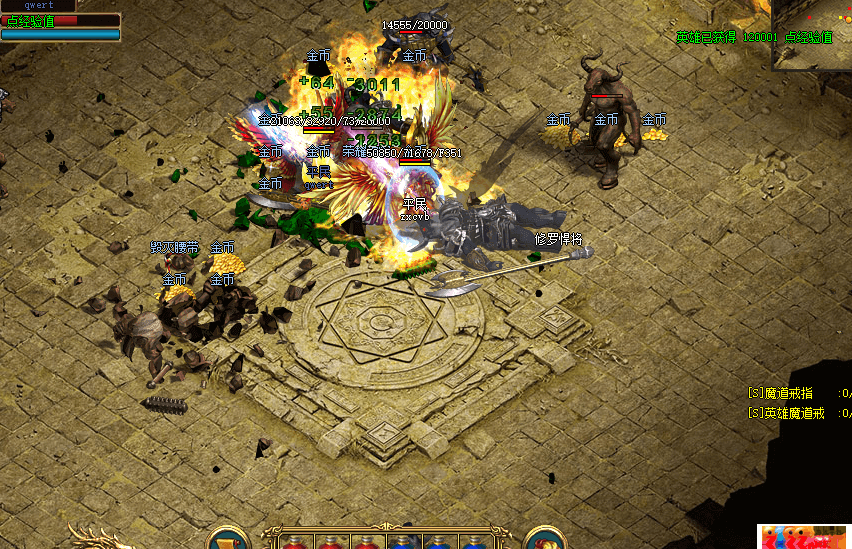The width and height of the screenshot is (852, 549).
Task: Open the round button right of the potion bar
Action: [545, 539]
